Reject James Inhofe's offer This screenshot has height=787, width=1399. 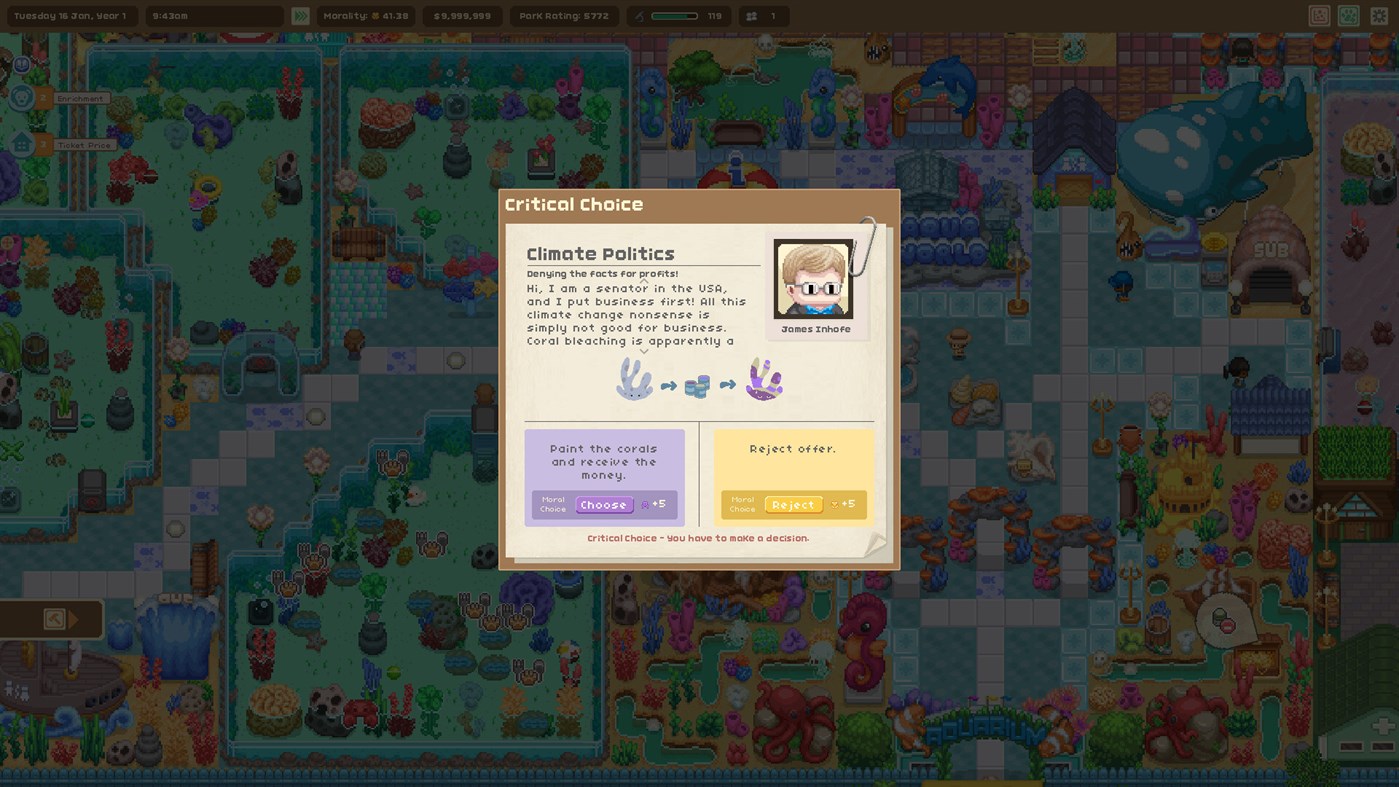tap(793, 504)
